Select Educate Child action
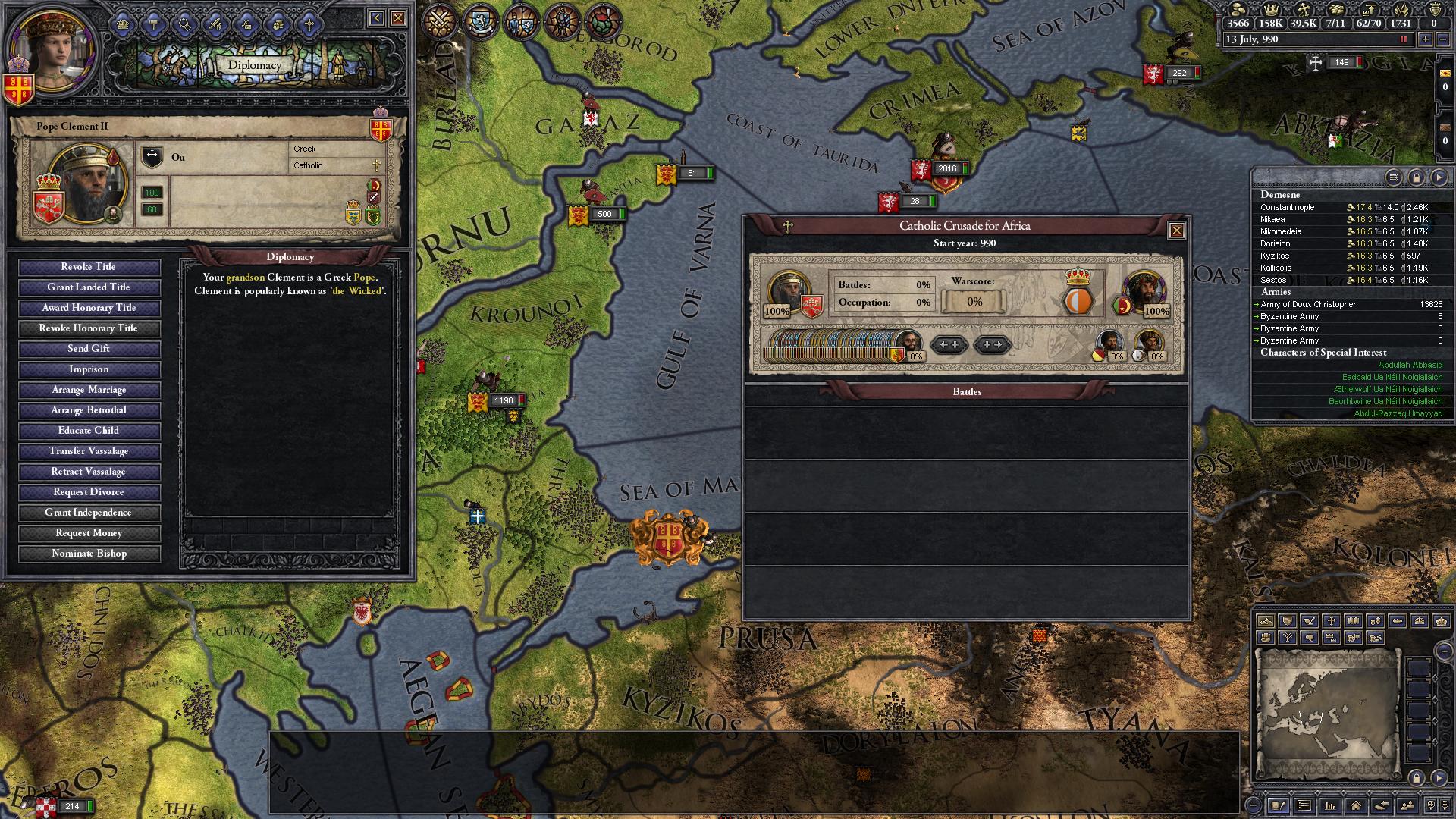Image resolution: width=1456 pixels, height=819 pixels. pyautogui.click(x=89, y=431)
